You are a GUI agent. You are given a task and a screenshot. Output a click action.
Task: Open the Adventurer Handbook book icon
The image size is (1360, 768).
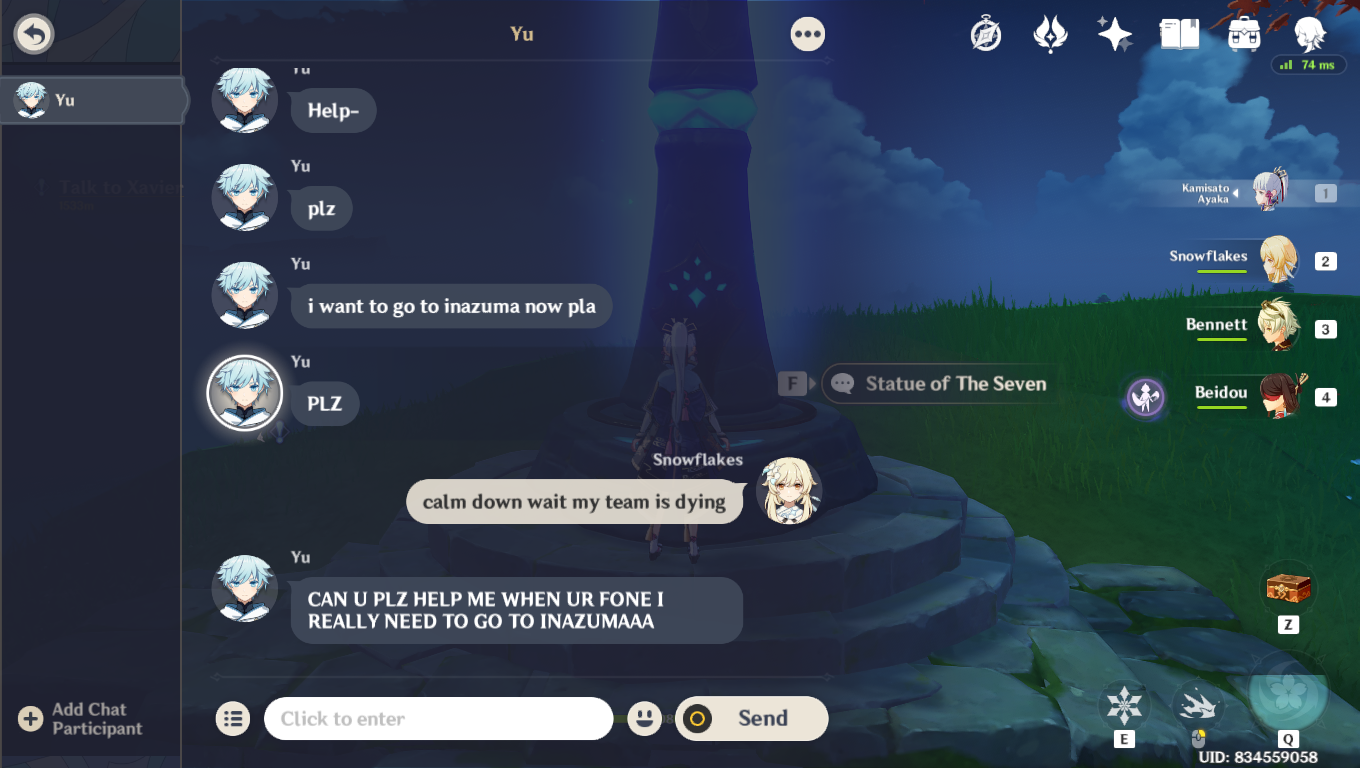(1180, 33)
